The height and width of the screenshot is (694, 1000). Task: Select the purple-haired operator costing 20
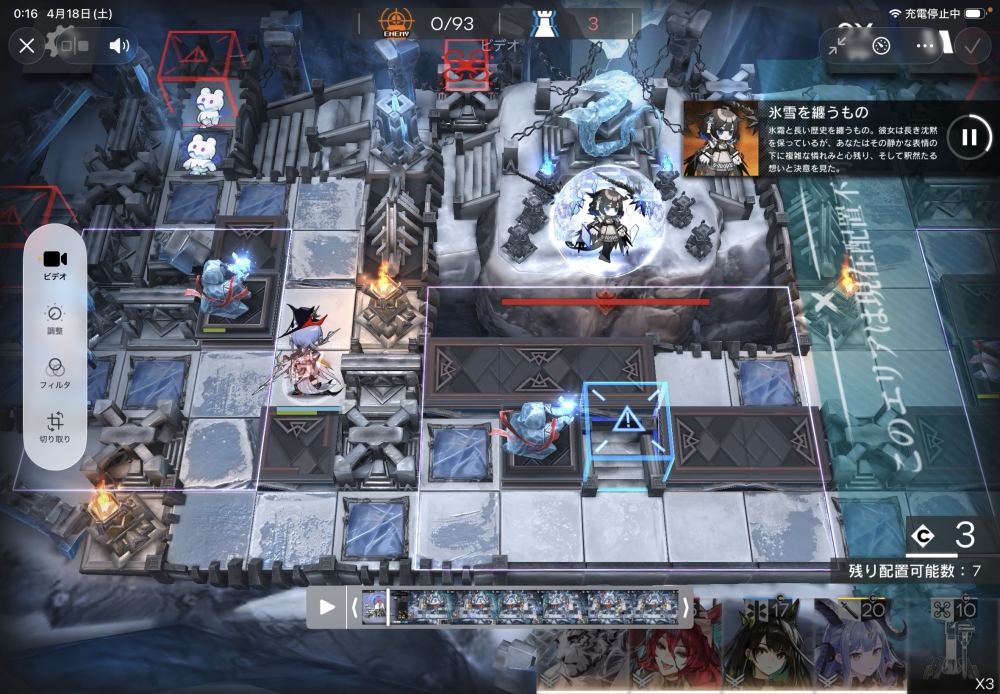[x=857, y=650]
